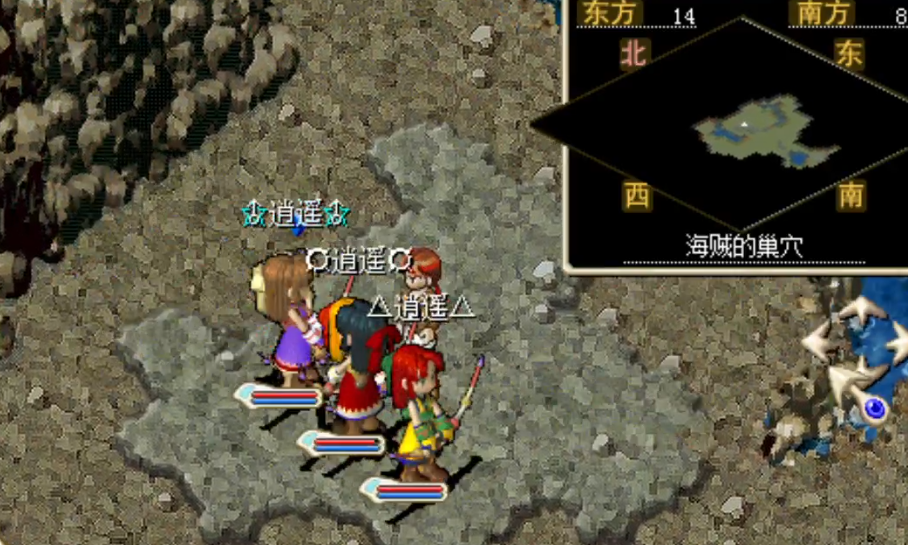The height and width of the screenshot is (545, 908).
Task: Choose the 南 south marker on the map
Action: click(850, 194)
